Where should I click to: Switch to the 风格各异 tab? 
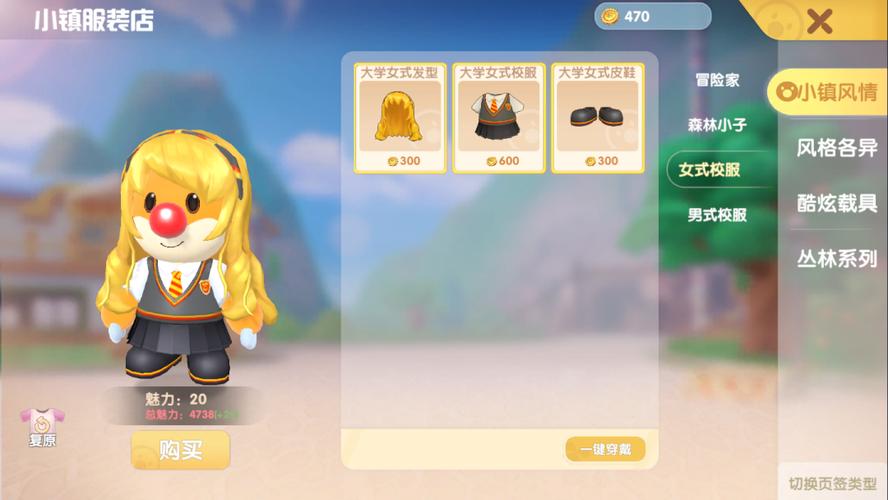[836, 148]
